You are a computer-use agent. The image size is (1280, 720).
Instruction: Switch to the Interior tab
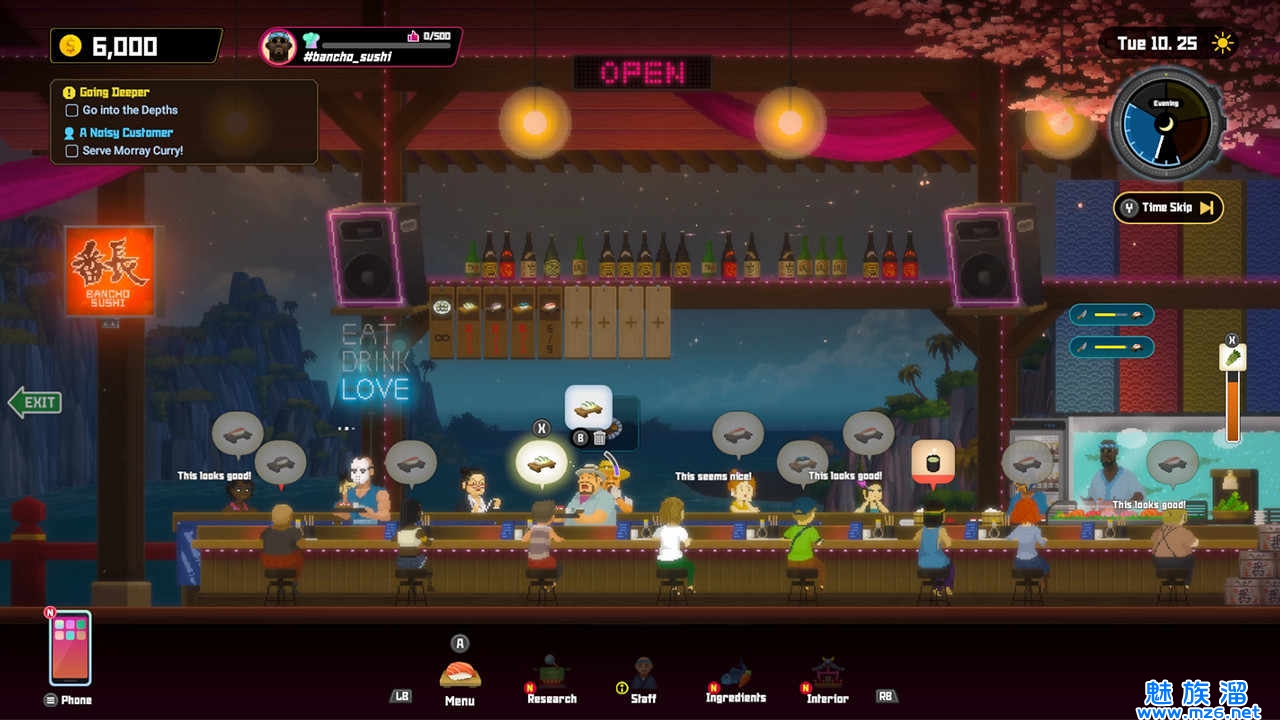[x=827, y=677]
